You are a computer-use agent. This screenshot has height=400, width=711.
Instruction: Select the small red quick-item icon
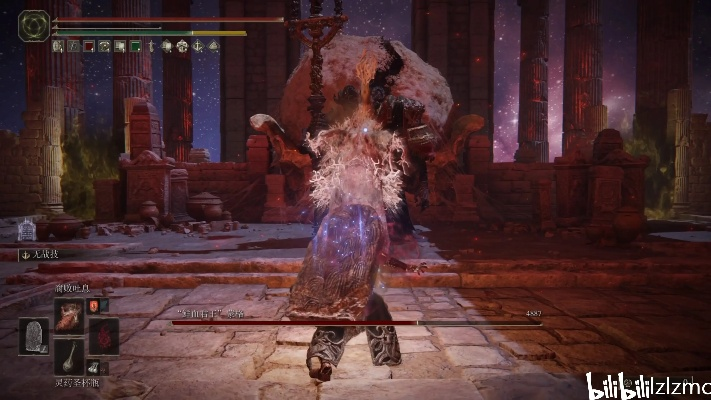pyautogui.click(x=94, y=305)
